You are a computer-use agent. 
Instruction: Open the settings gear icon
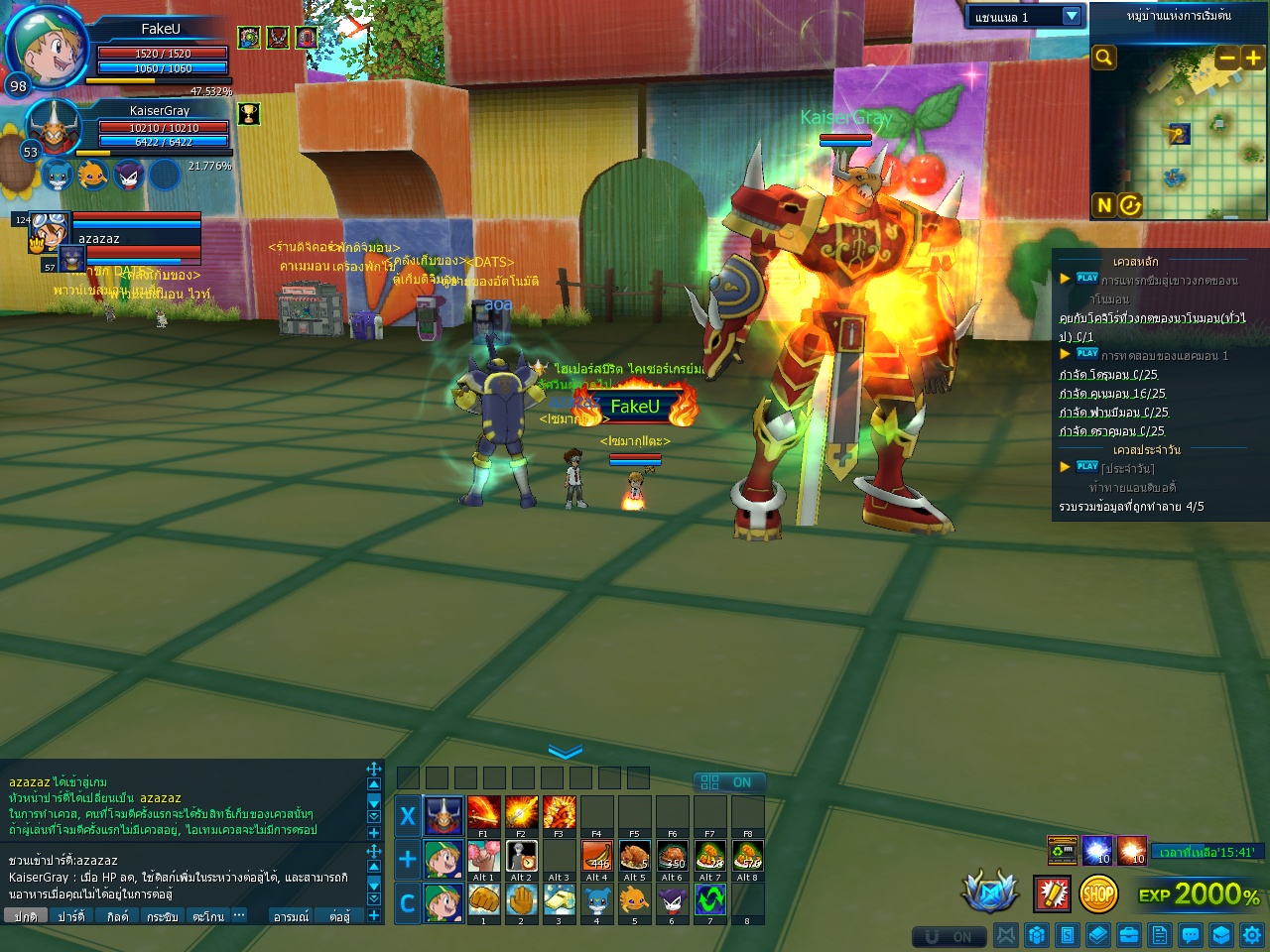1252,935
